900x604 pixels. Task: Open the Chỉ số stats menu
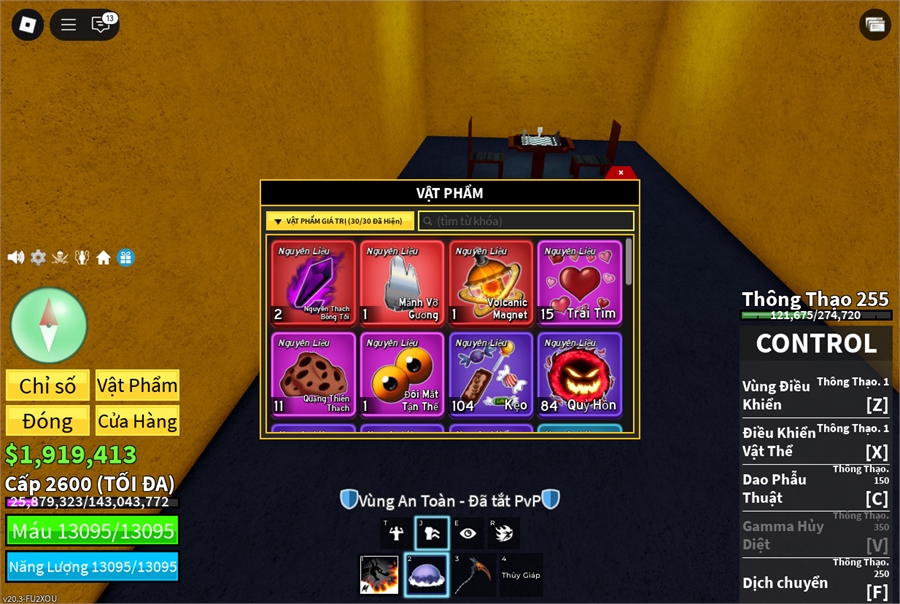tap(47, 385)
